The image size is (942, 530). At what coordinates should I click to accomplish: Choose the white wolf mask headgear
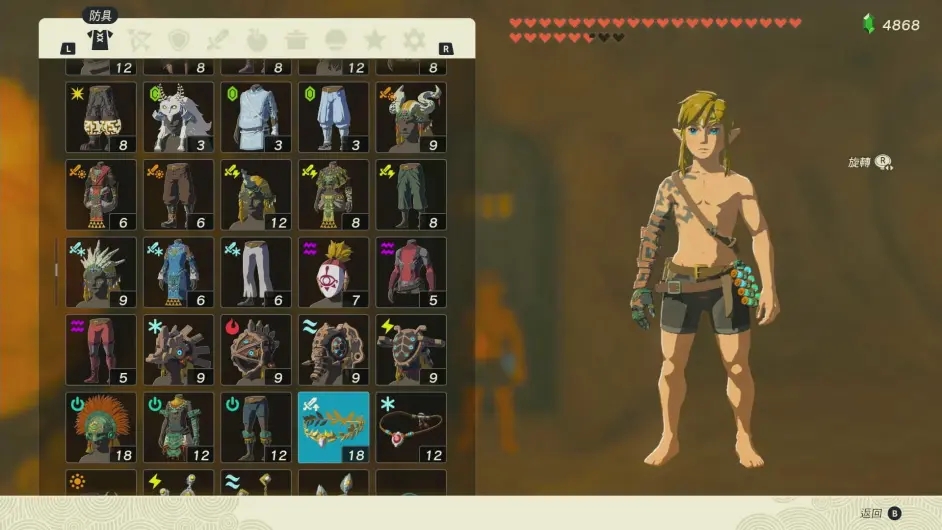pyautogui.click(x=178, y=117)
